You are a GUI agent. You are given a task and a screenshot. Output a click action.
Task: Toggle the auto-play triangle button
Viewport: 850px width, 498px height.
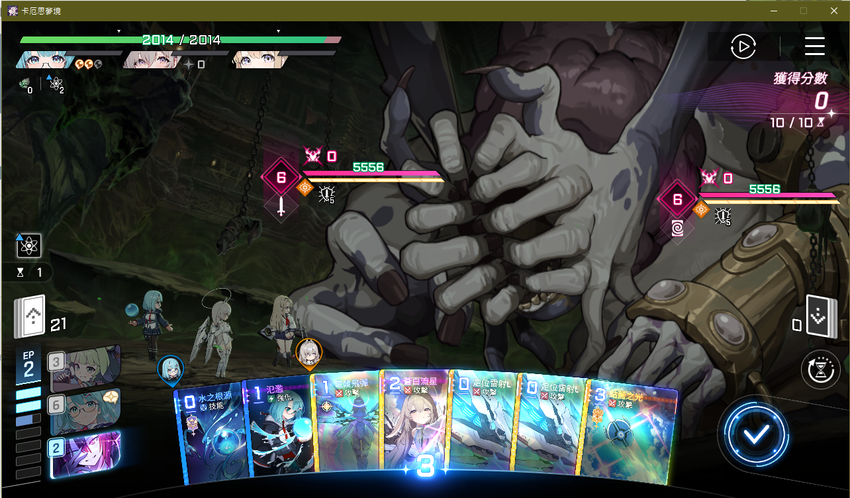coord(742,46)
